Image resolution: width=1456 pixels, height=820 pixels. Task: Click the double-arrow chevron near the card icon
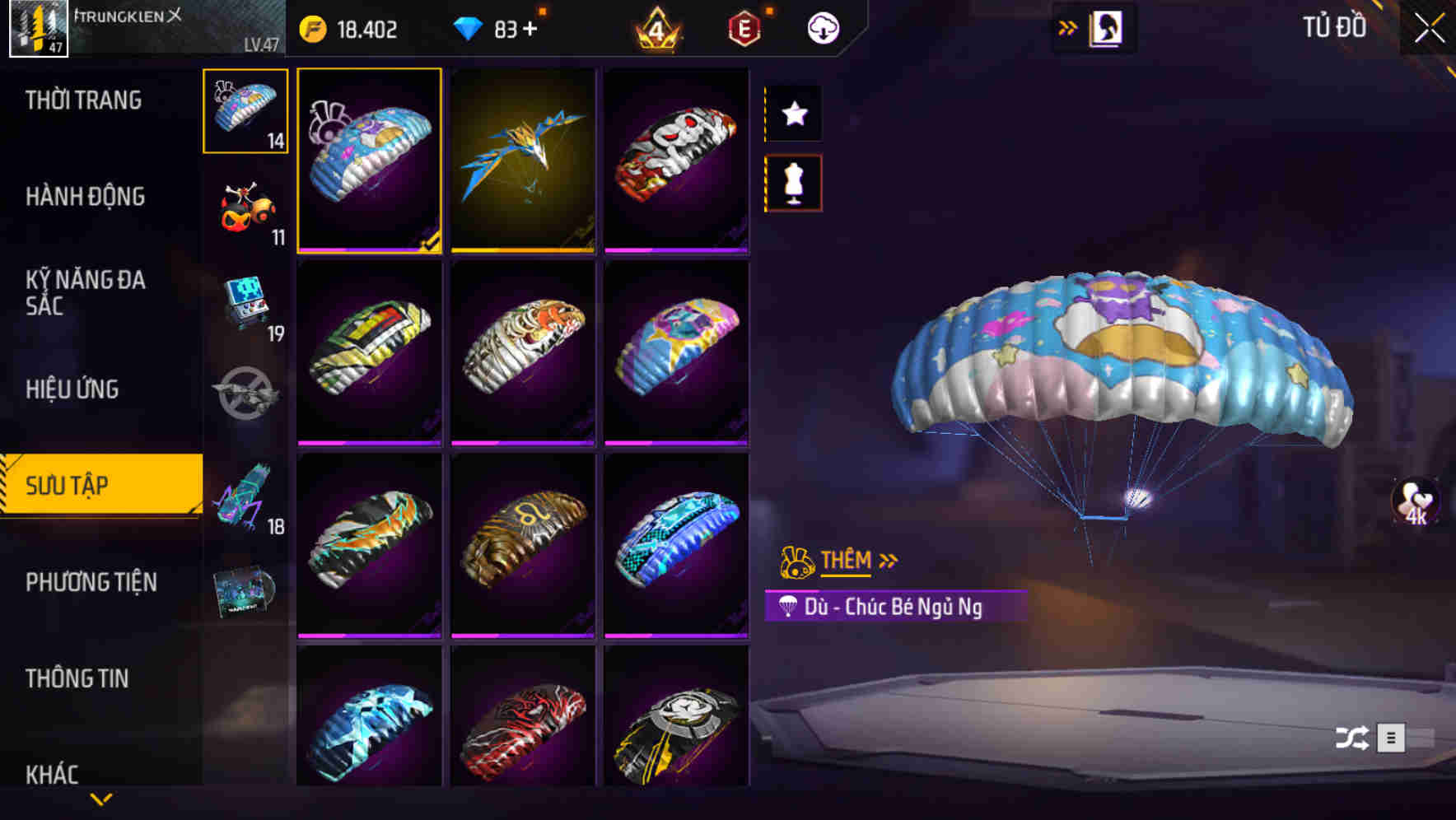[x=1068, y=26]
